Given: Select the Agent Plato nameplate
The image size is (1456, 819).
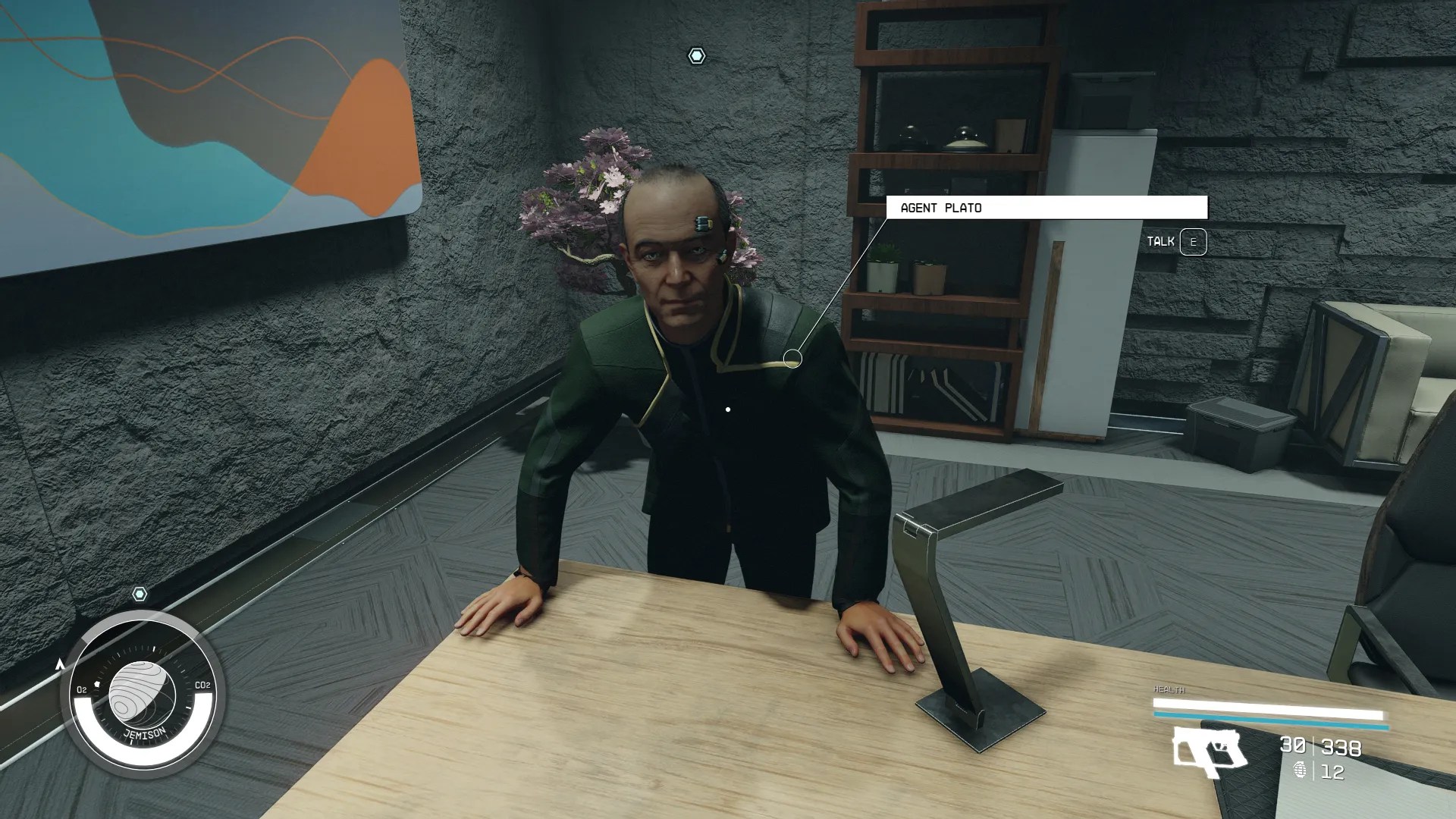Looking at the screenshot, I should click(x=940, y=207).
